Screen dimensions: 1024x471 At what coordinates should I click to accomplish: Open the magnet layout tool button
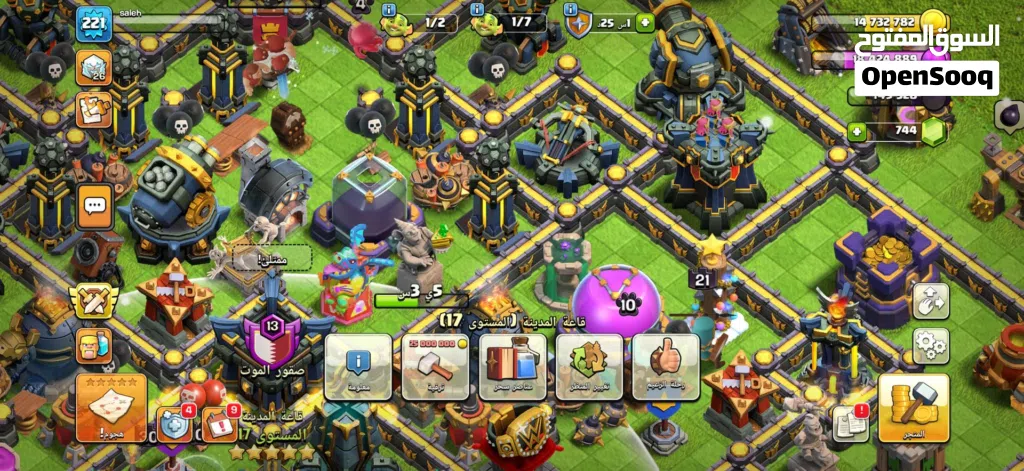click(930, 300)
